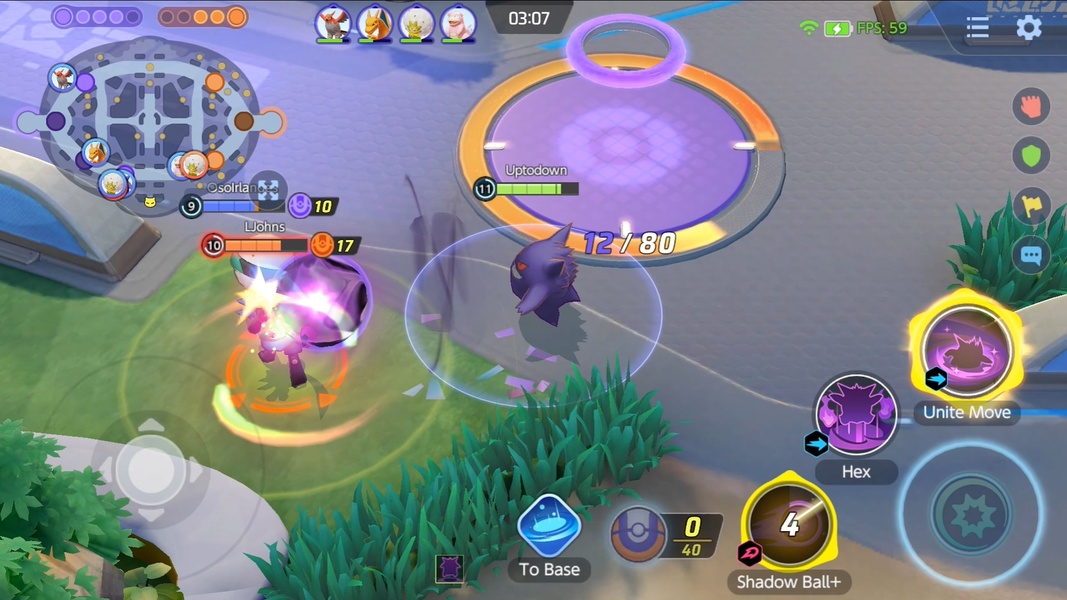Return with the To Base button
This screenshot has width=1067, height=600.
549,526
